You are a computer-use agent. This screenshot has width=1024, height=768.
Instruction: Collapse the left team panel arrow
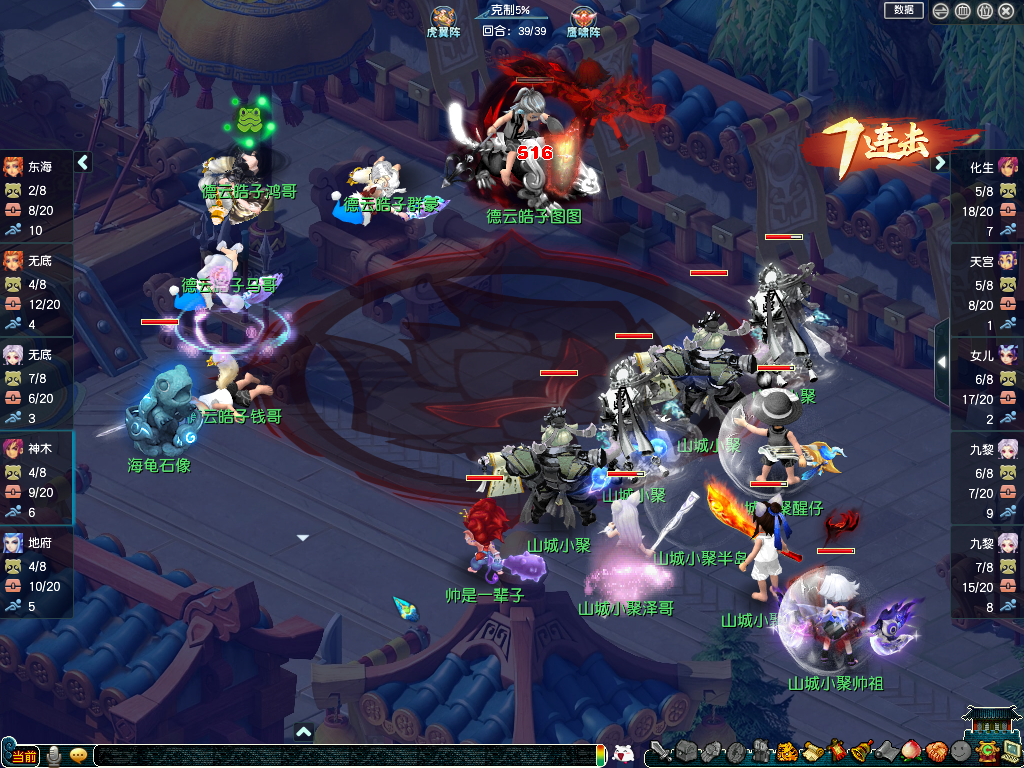(83, 162)
